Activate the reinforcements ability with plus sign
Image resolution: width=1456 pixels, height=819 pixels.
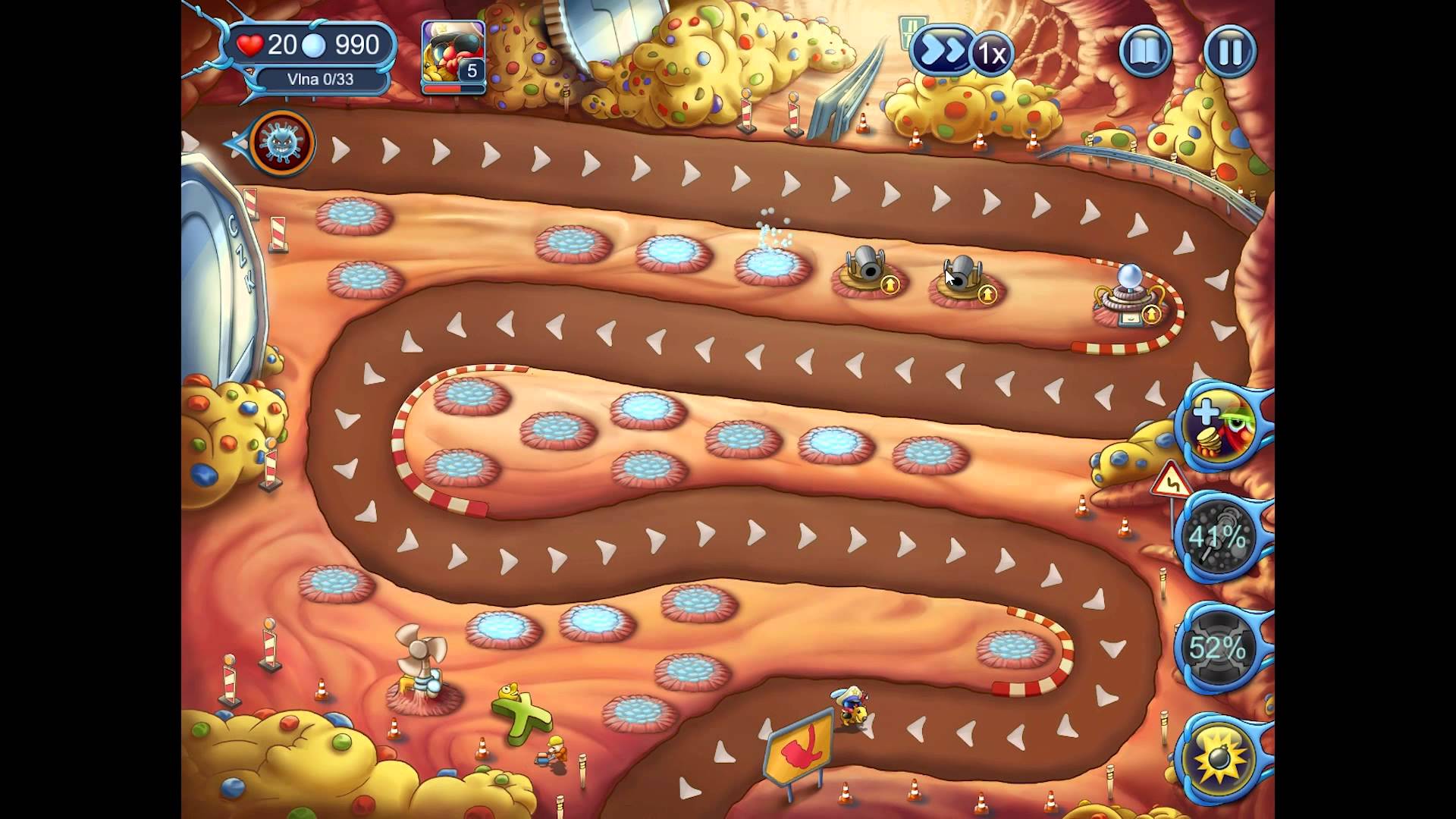(x=1221, y=427)
